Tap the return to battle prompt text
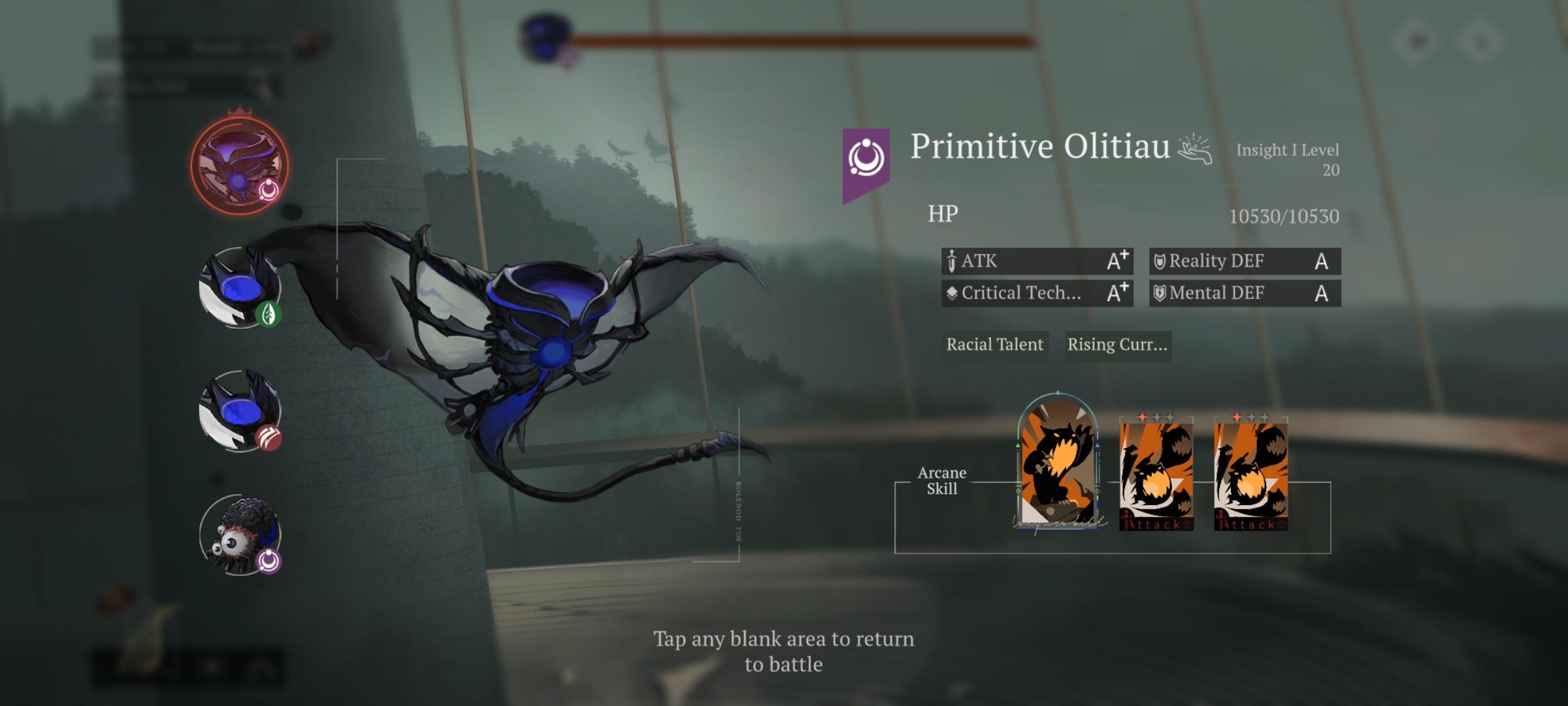Viewport: 1568px width, 706px height. tap(783, 651)
